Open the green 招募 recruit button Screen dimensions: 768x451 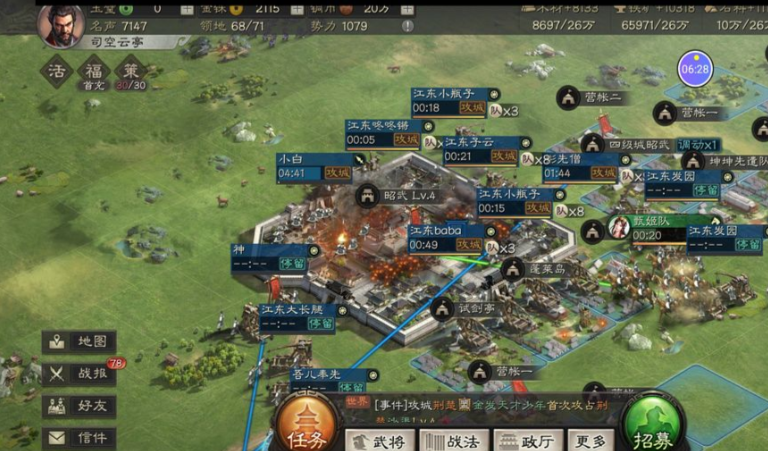coord(654,423)
